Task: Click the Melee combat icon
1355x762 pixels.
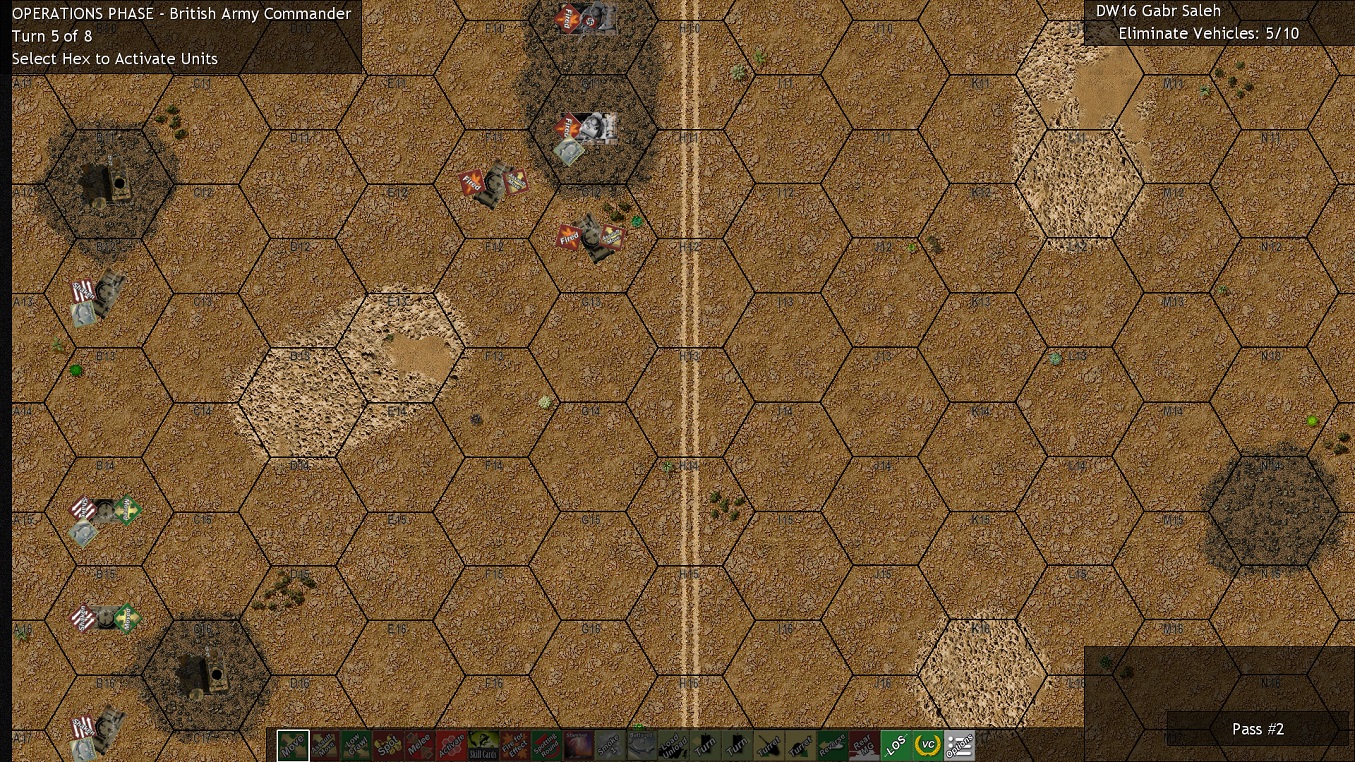Action: point(421,744)
